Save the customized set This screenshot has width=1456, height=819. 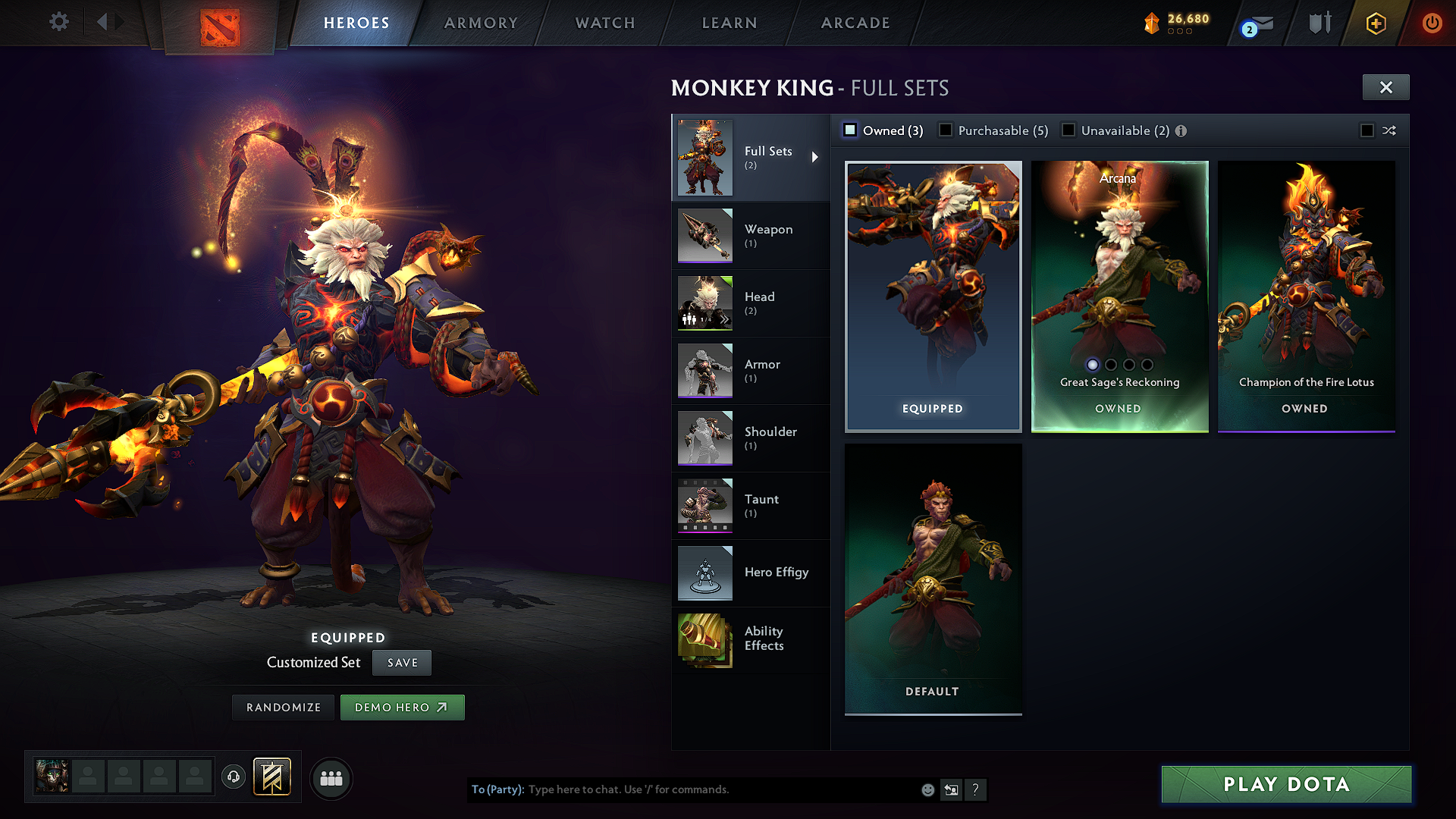pyautogui.click(x=402, y=663)
